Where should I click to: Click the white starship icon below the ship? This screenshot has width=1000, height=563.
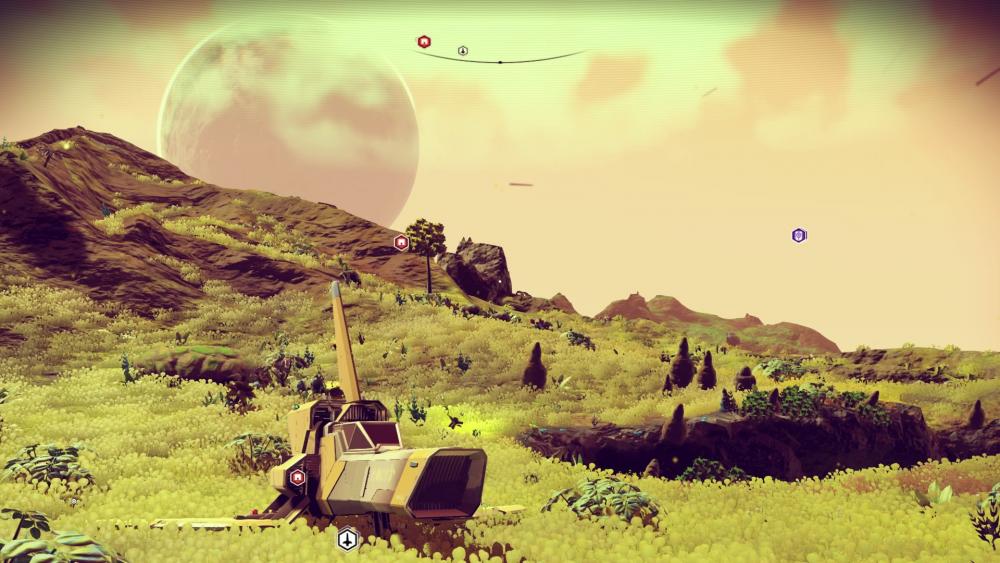click(347, 539)
